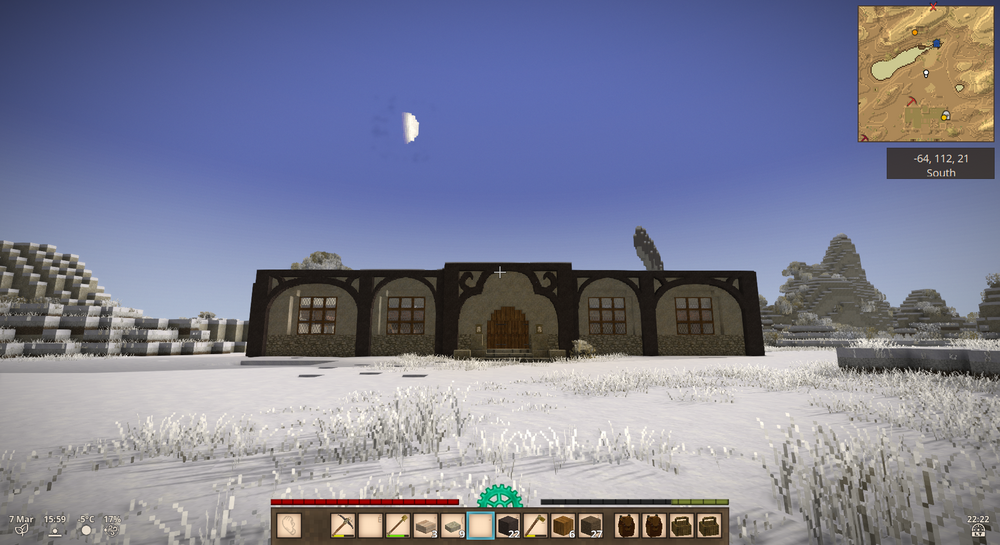Select the red X marker on the minimap
Image resolution: width=1000 pixels, height=545 pixels.
point(933,8)
